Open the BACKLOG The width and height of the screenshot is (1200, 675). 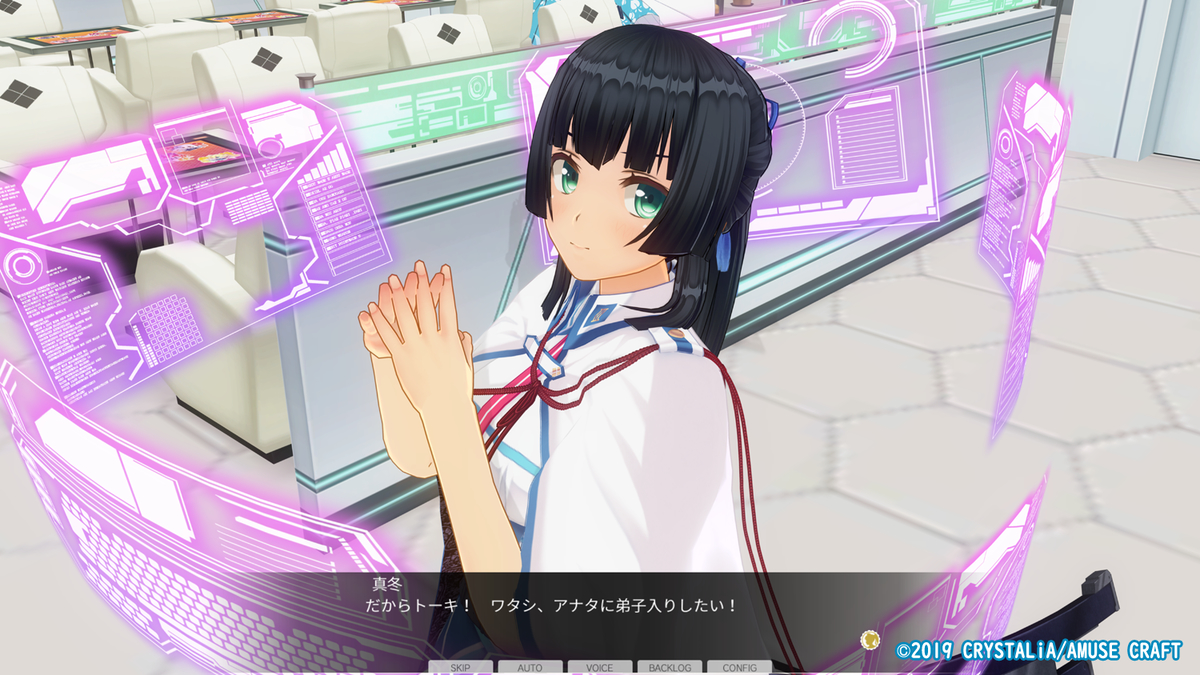coord(669,667)
